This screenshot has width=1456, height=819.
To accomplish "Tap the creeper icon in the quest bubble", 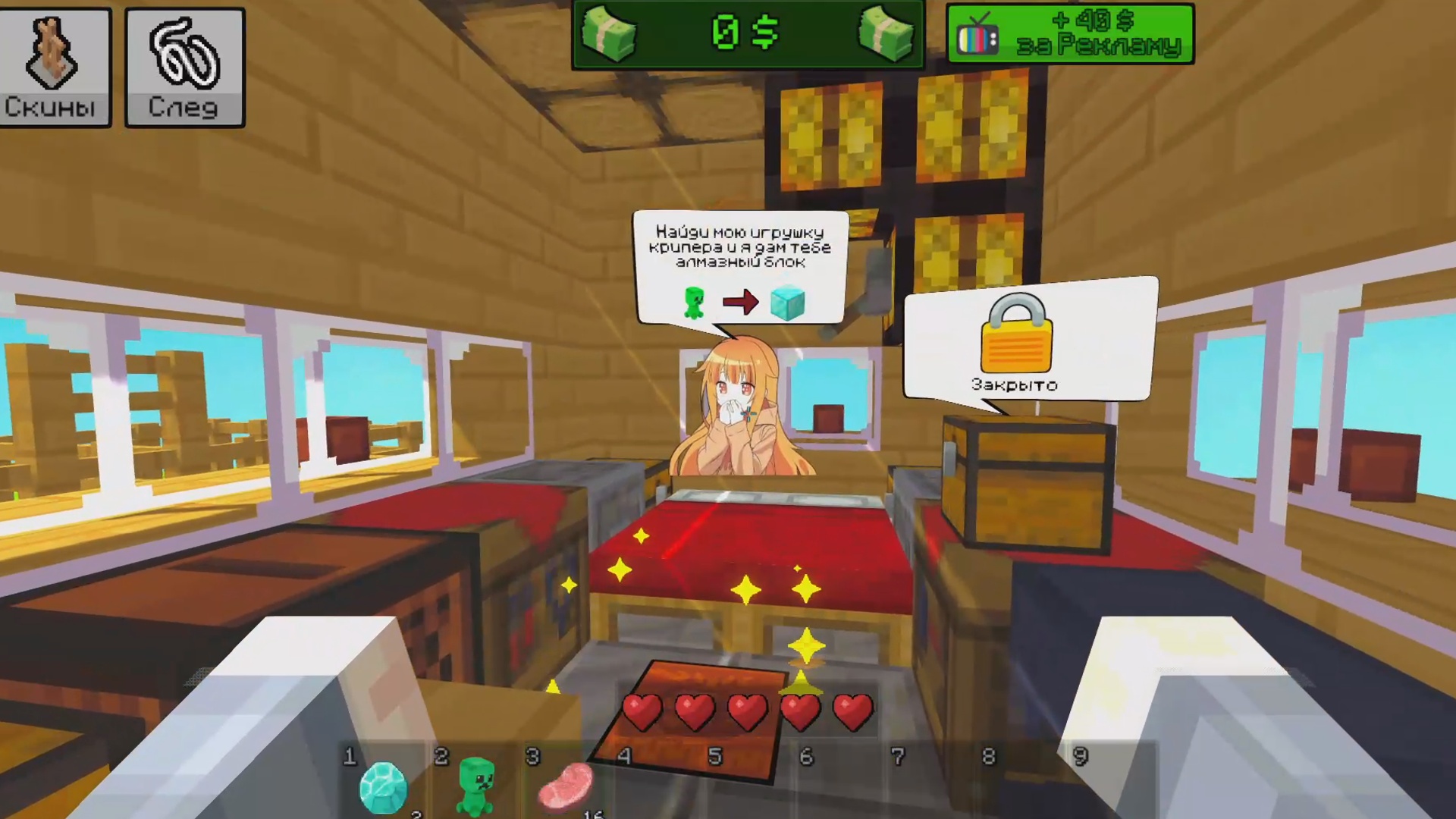I will pyautogui.click(x=695, y=302).
